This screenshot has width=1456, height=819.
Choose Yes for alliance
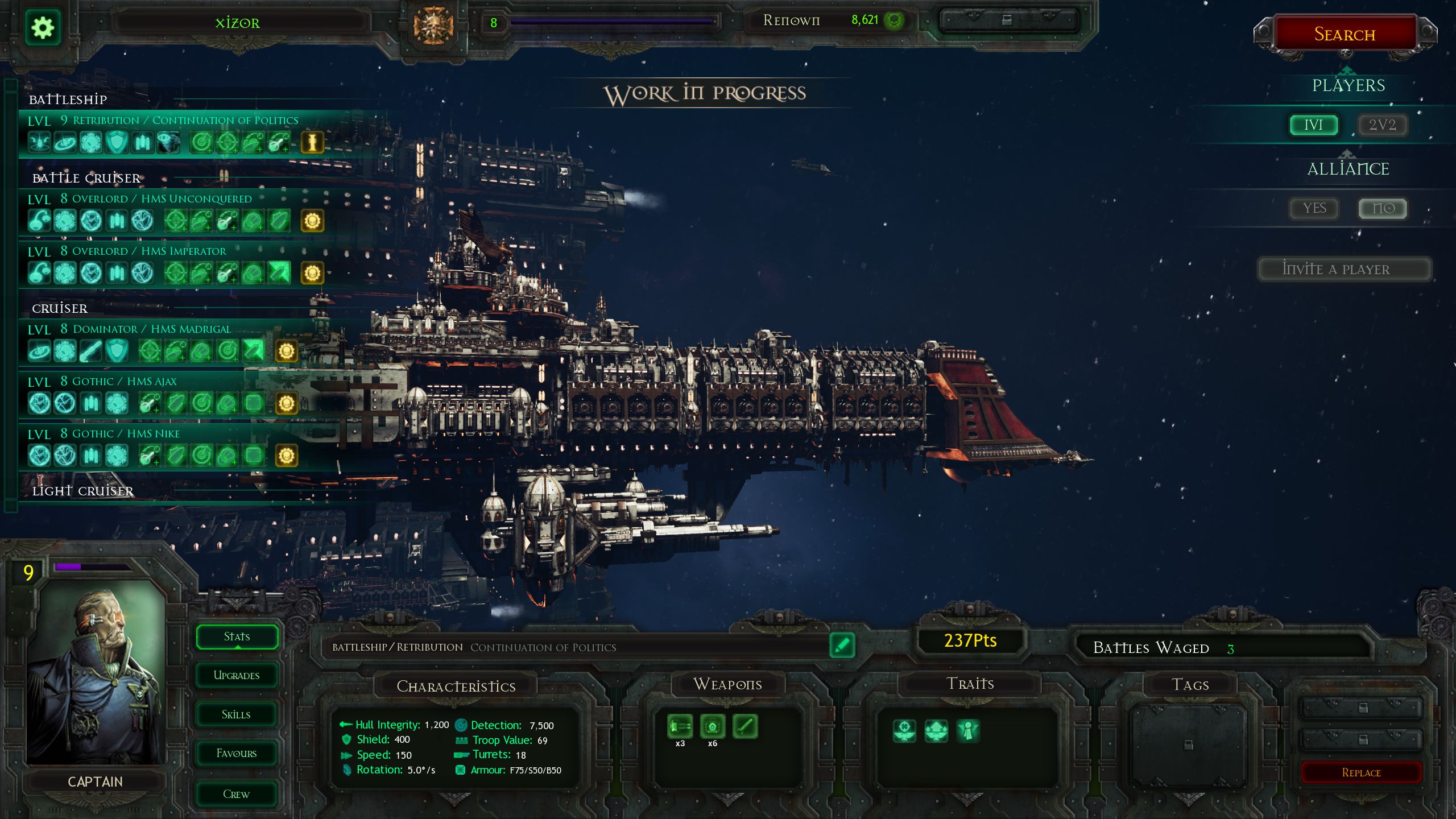coord(1314,208)
